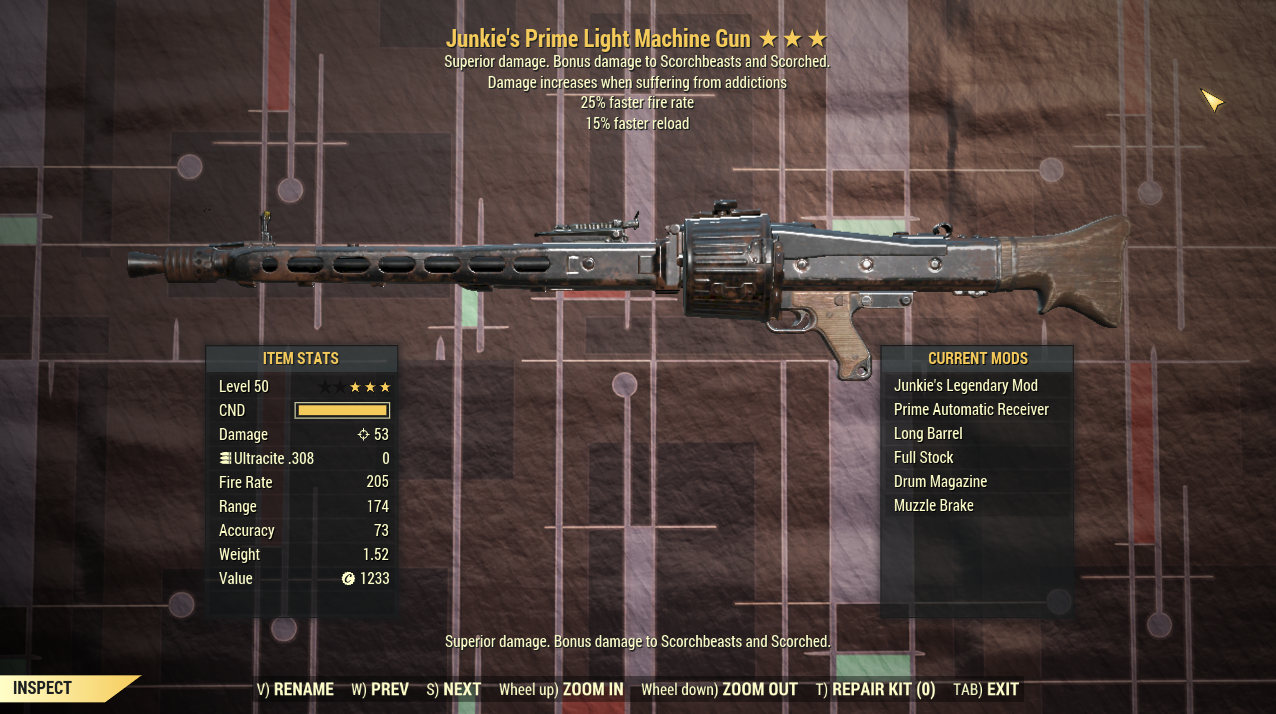The height and width of the screenshot is (714, 1276).
Task: Exit the inspect screen
Action: pyautogui.click(x=987, y=689)
